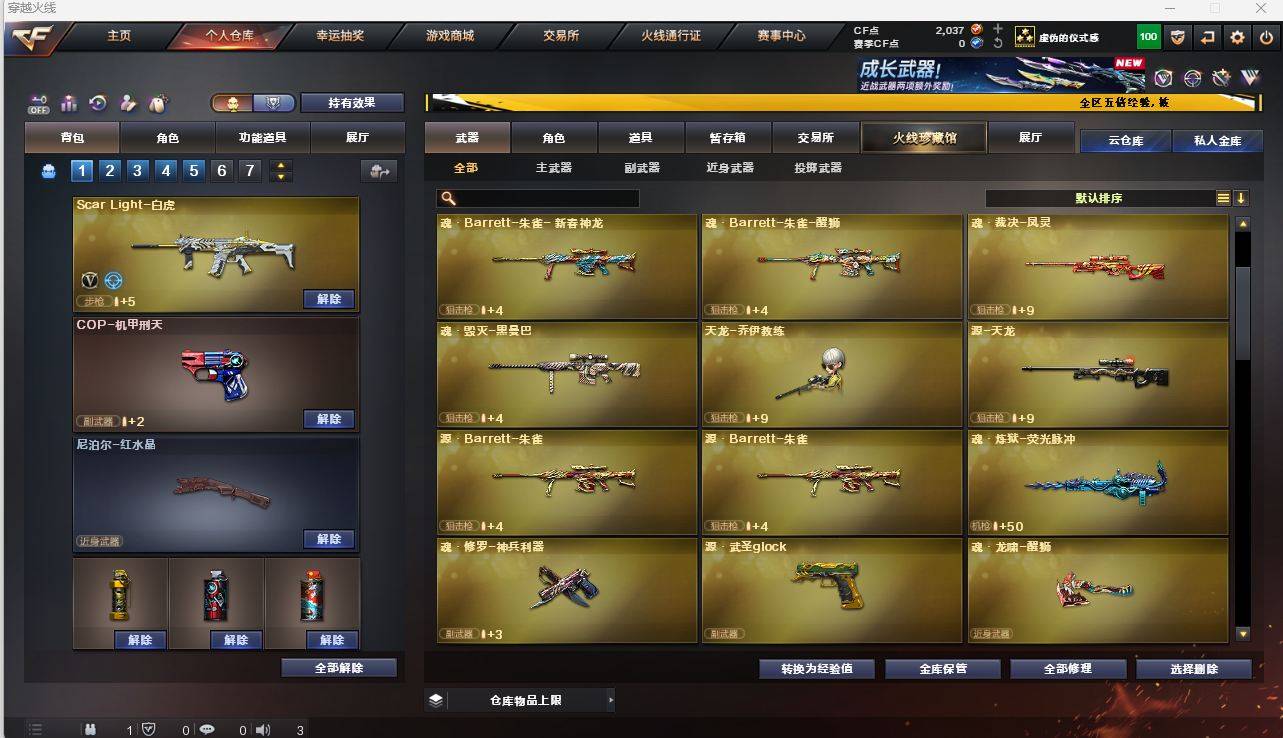Click the wrench repair icon below the NEW banner

click(1219, 77)
